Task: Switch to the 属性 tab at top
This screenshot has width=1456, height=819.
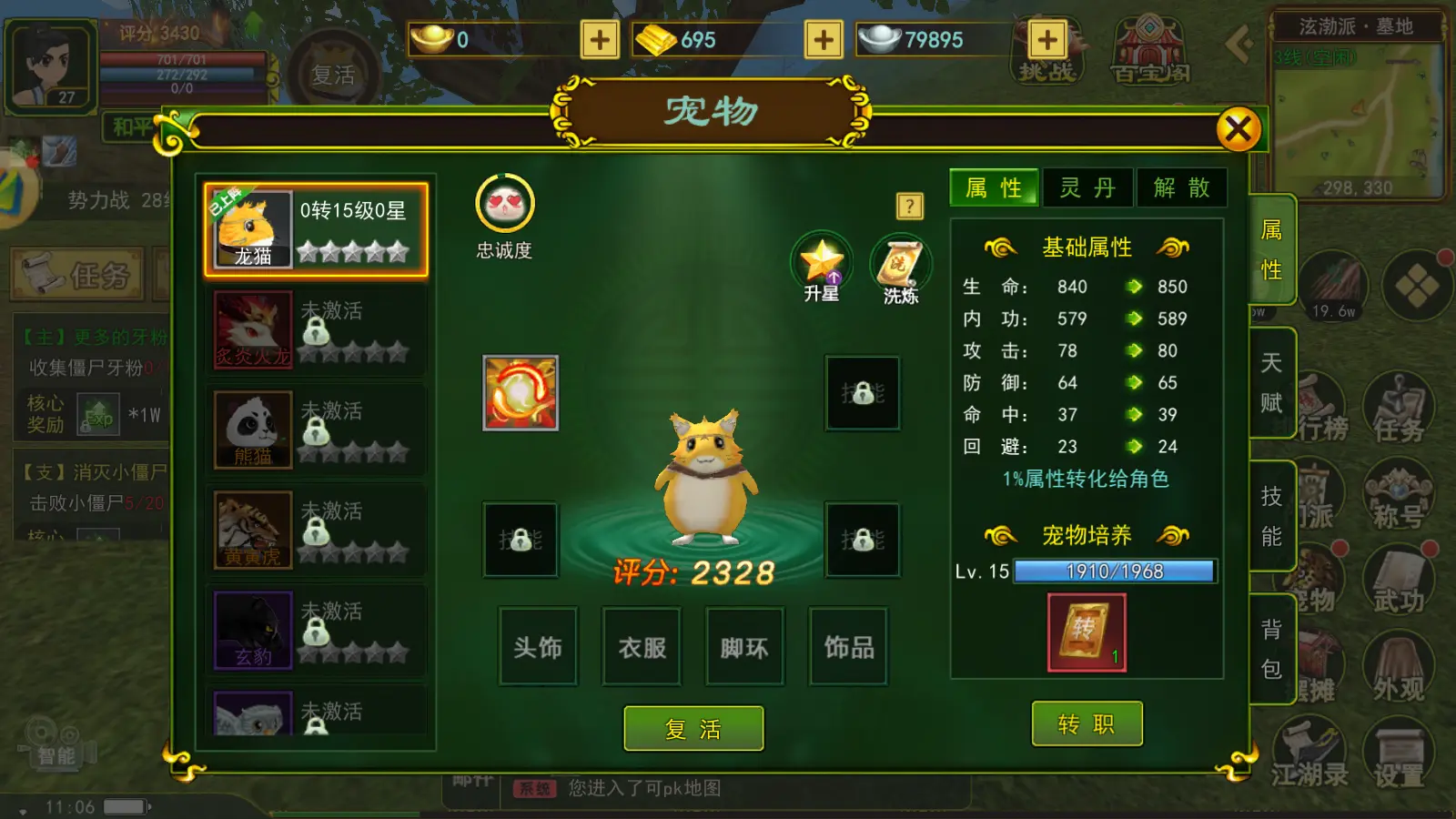Action: click(994, 187)
